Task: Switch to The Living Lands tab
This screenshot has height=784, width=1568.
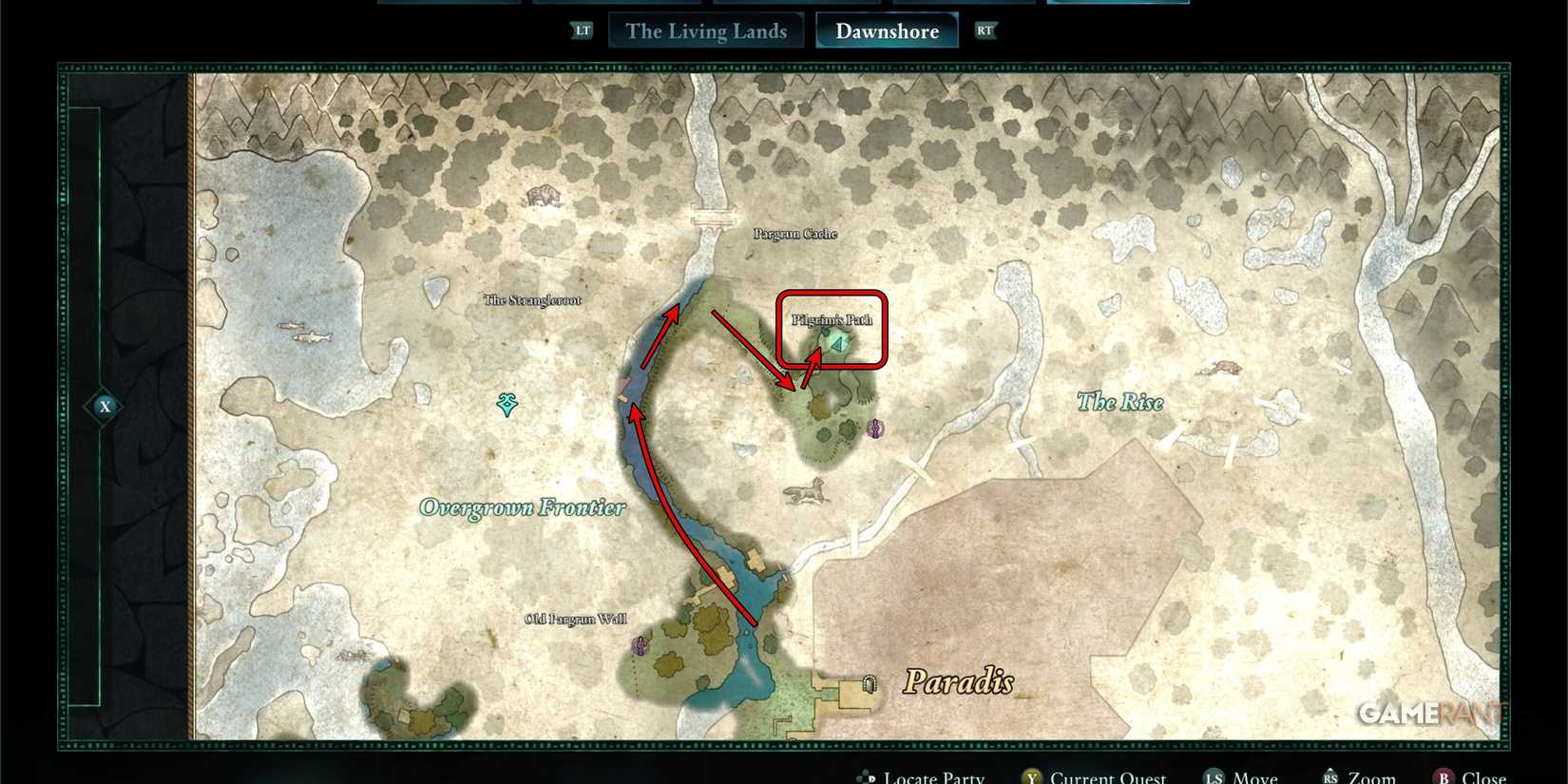Action: pyautogui.click(x=705, y=30)
